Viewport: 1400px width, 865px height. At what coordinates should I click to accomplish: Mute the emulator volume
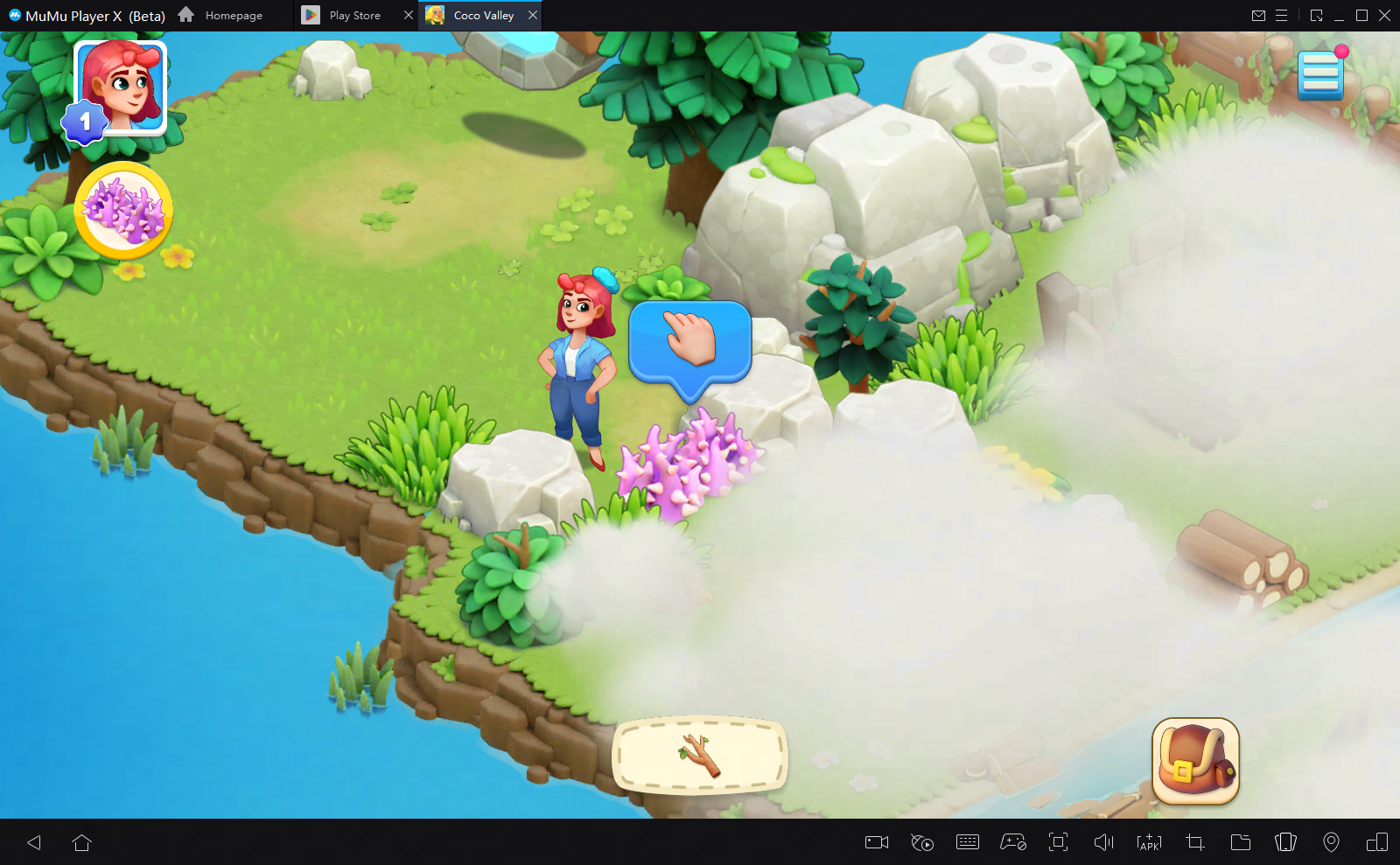click(1104, 842)
